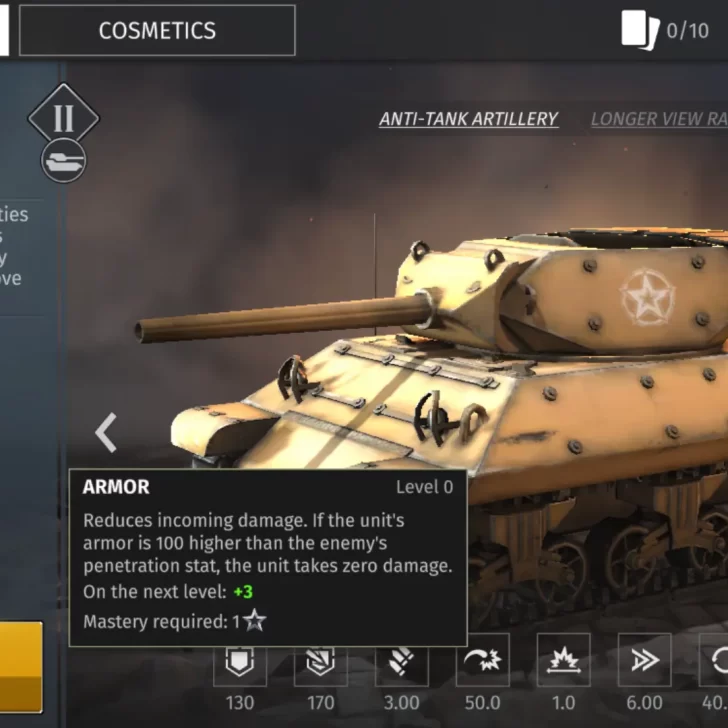Screen dimensions: 728x728
Task: Click the tank unit type icon
Action: click(63, 160)
